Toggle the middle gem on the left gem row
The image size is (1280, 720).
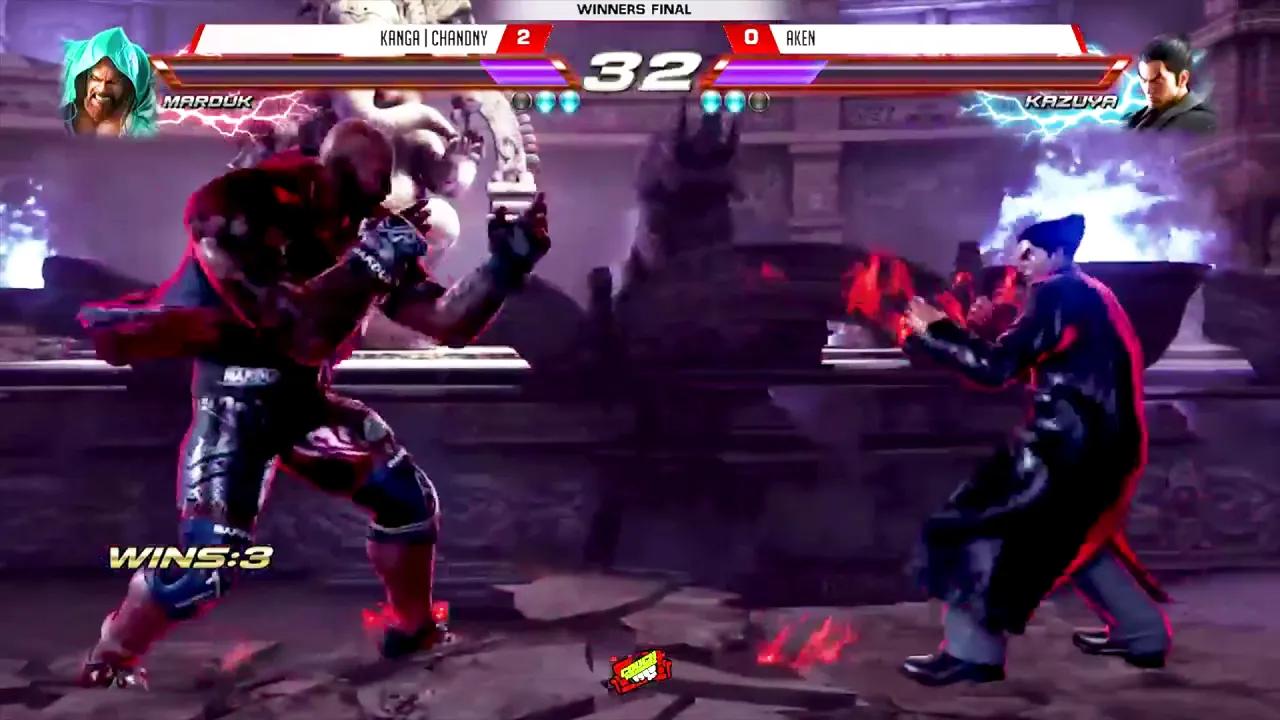pos(543,100)
